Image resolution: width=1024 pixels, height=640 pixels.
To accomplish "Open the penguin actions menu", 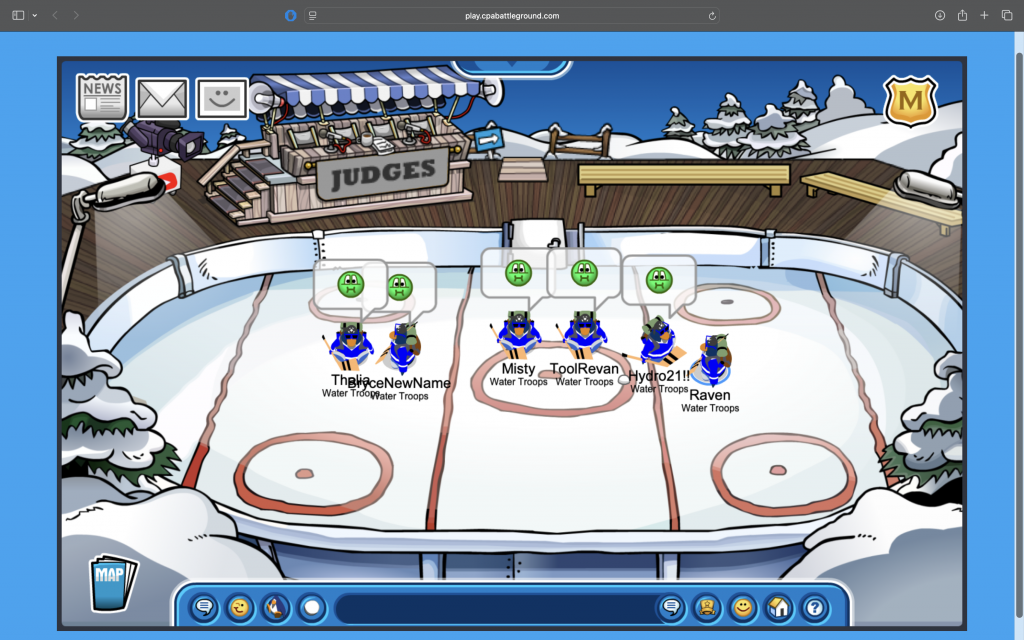I will (x=276, y=607).
